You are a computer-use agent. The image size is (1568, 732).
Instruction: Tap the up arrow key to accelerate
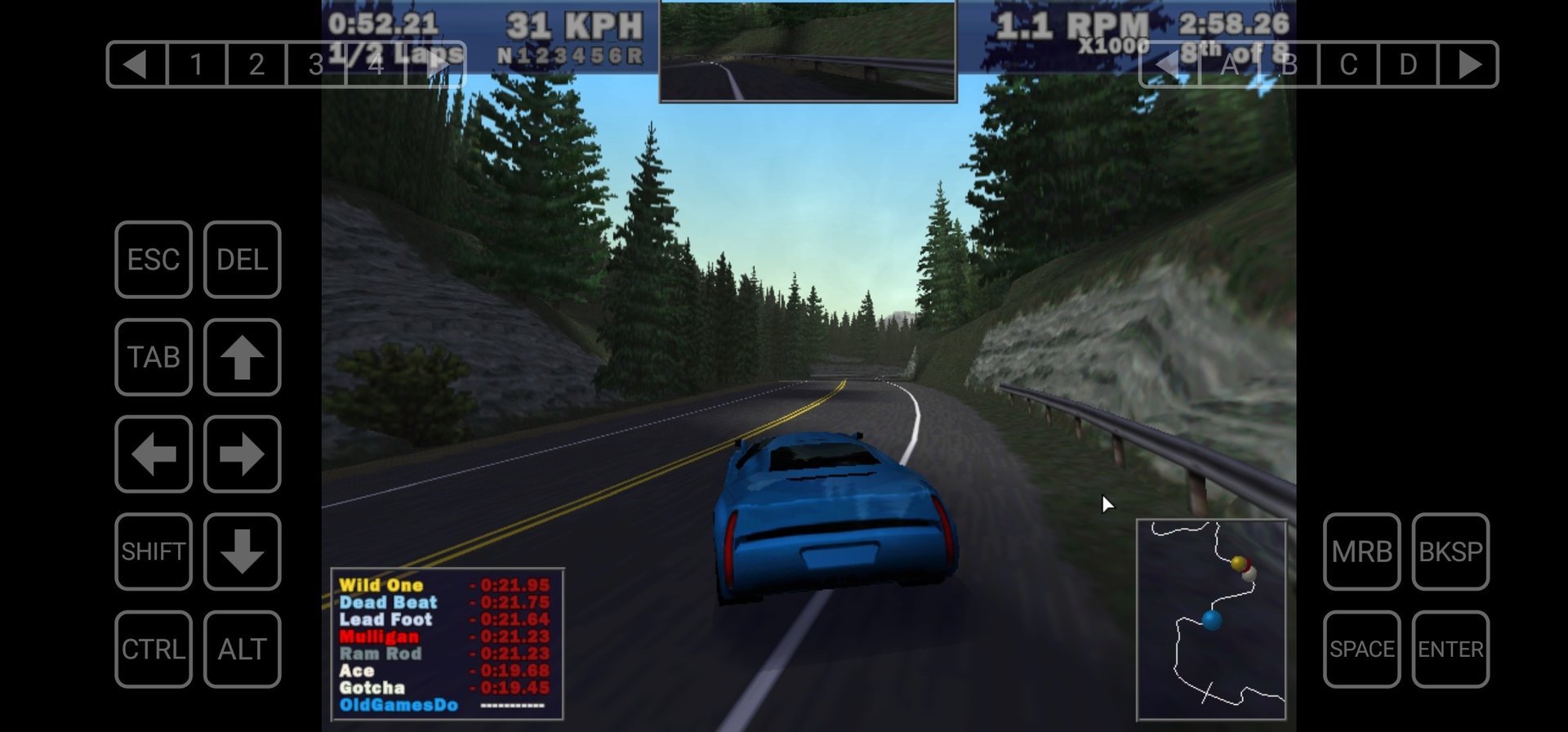[x=242, y=357]
